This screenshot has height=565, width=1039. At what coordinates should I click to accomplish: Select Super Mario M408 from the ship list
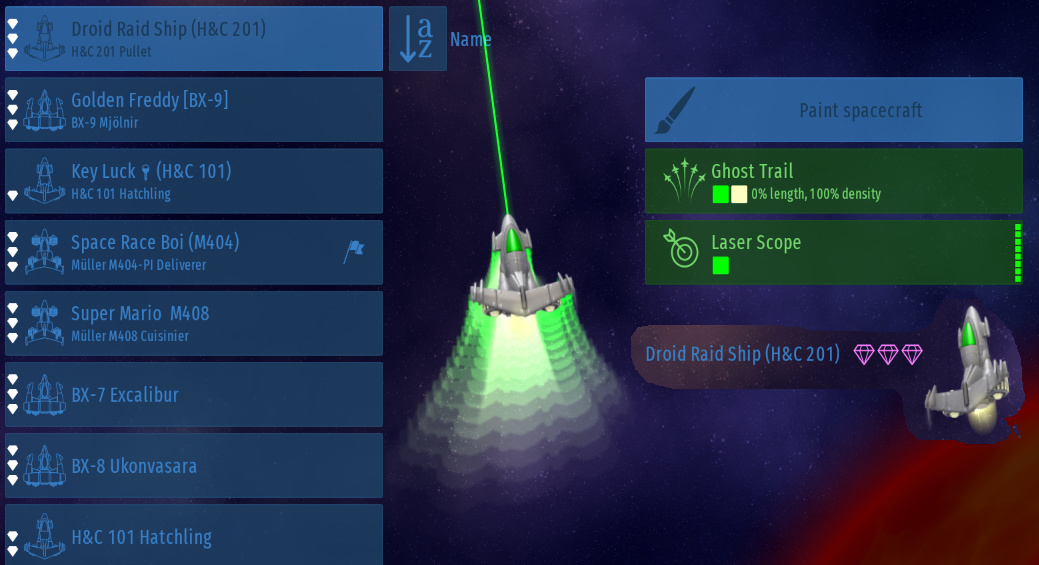(x=194, y=323)
